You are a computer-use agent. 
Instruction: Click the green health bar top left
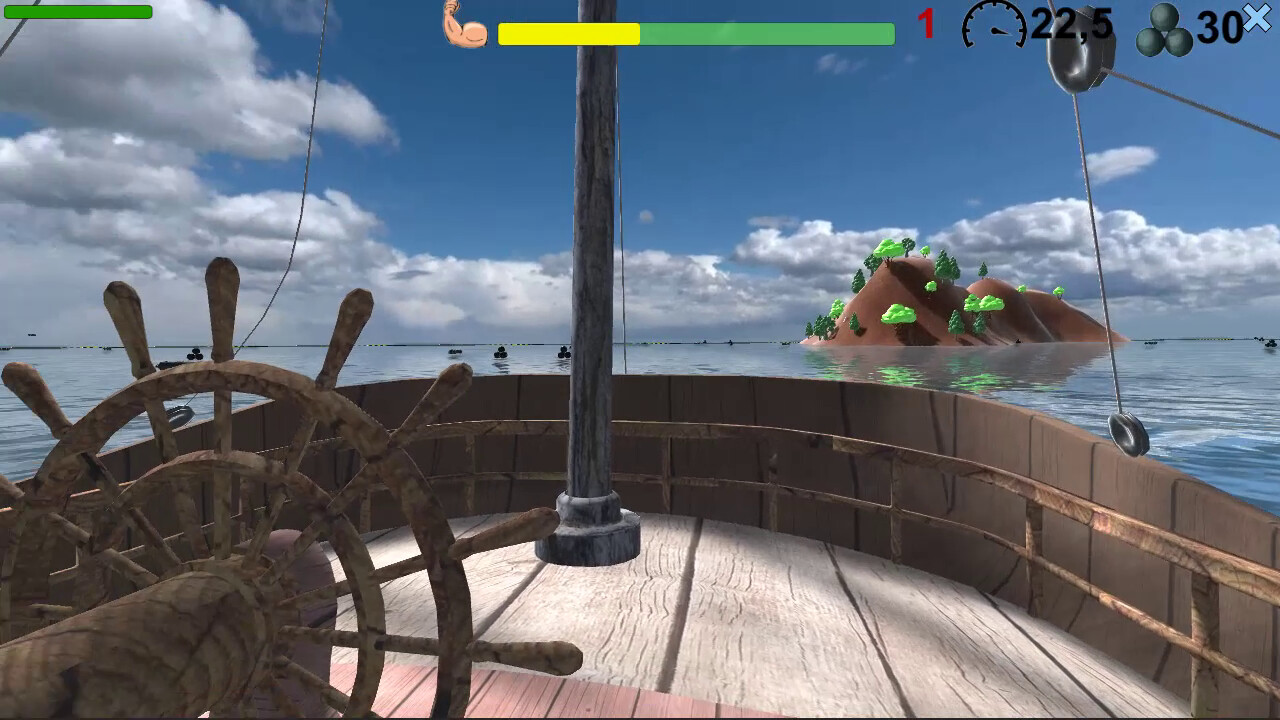click(77, 12)
